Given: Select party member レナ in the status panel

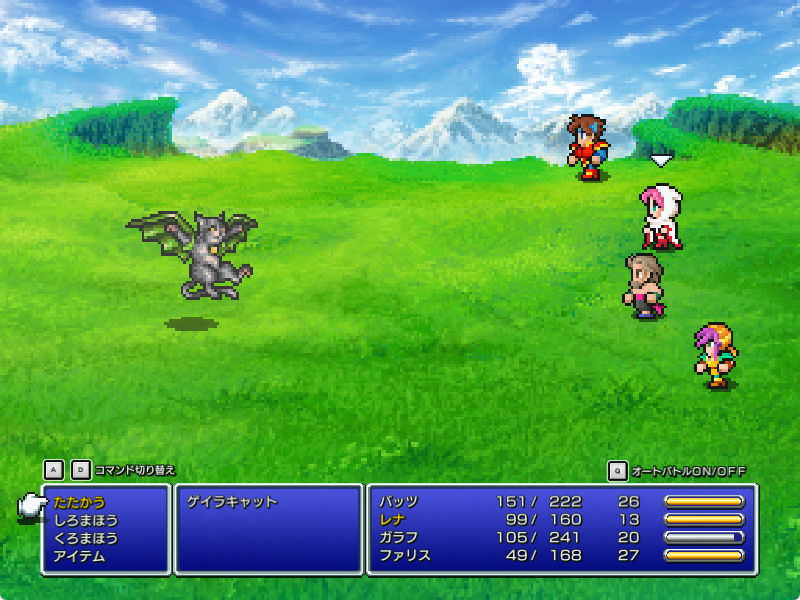Looking at the screenshot, I should 391,520.
